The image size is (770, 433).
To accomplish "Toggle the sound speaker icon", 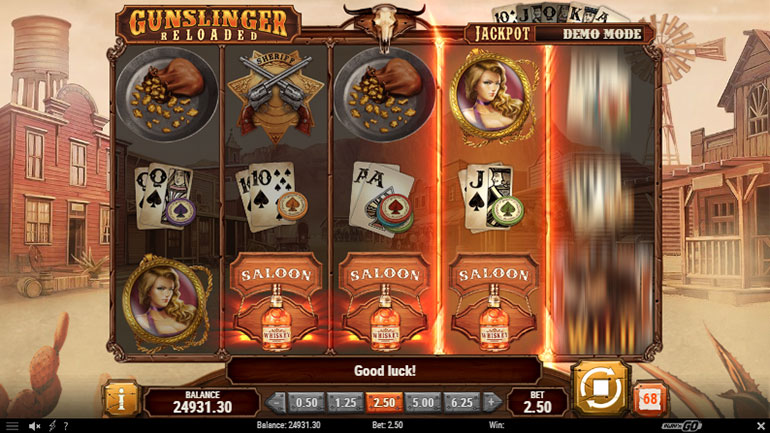I will (x=32, y=426).
